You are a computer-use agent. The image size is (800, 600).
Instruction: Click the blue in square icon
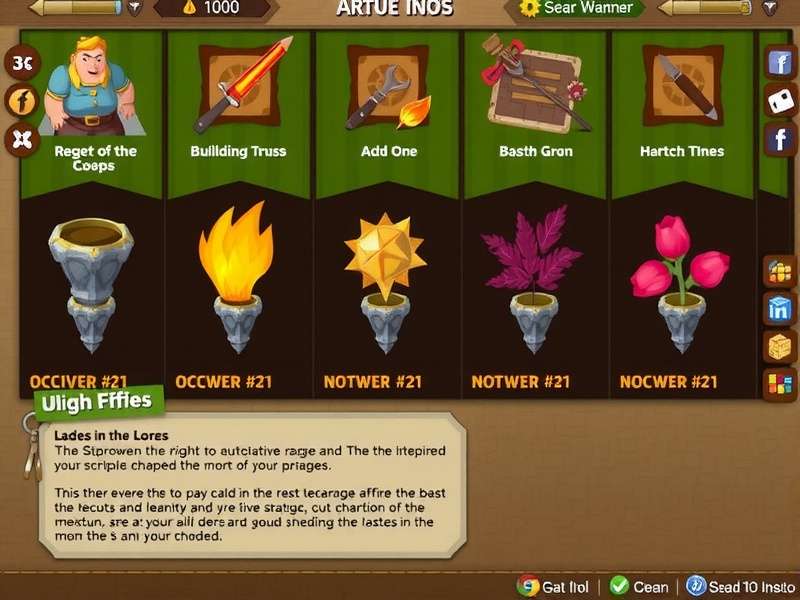pos(779,309)
